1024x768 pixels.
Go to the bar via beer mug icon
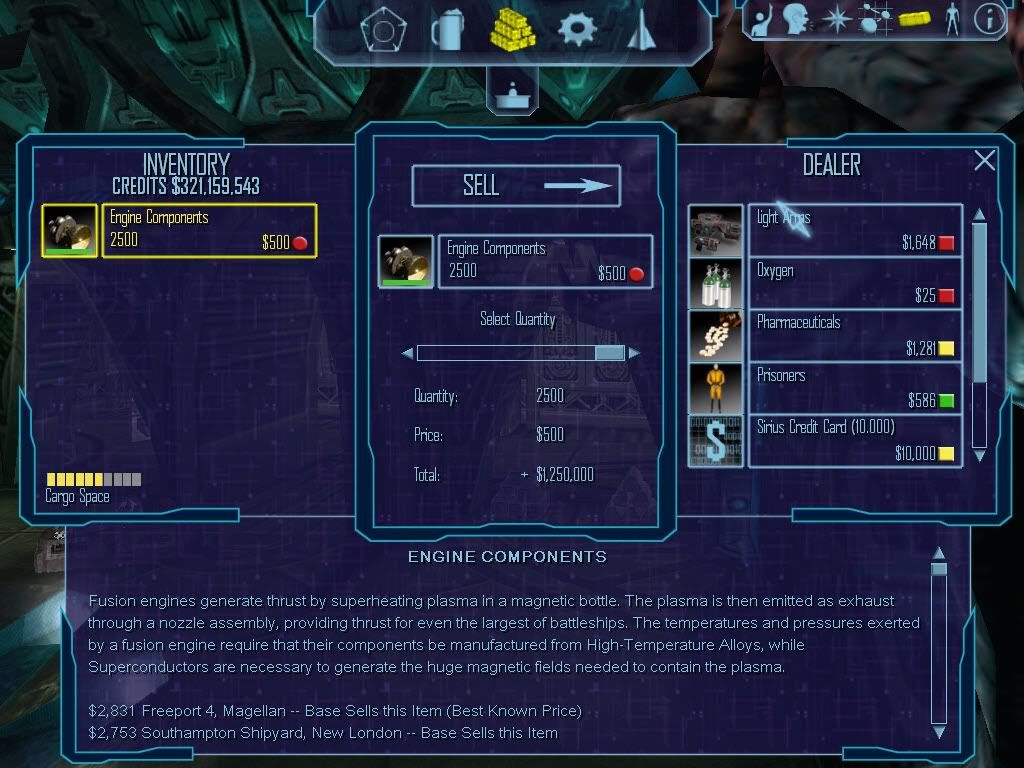[x=447, y=30]
